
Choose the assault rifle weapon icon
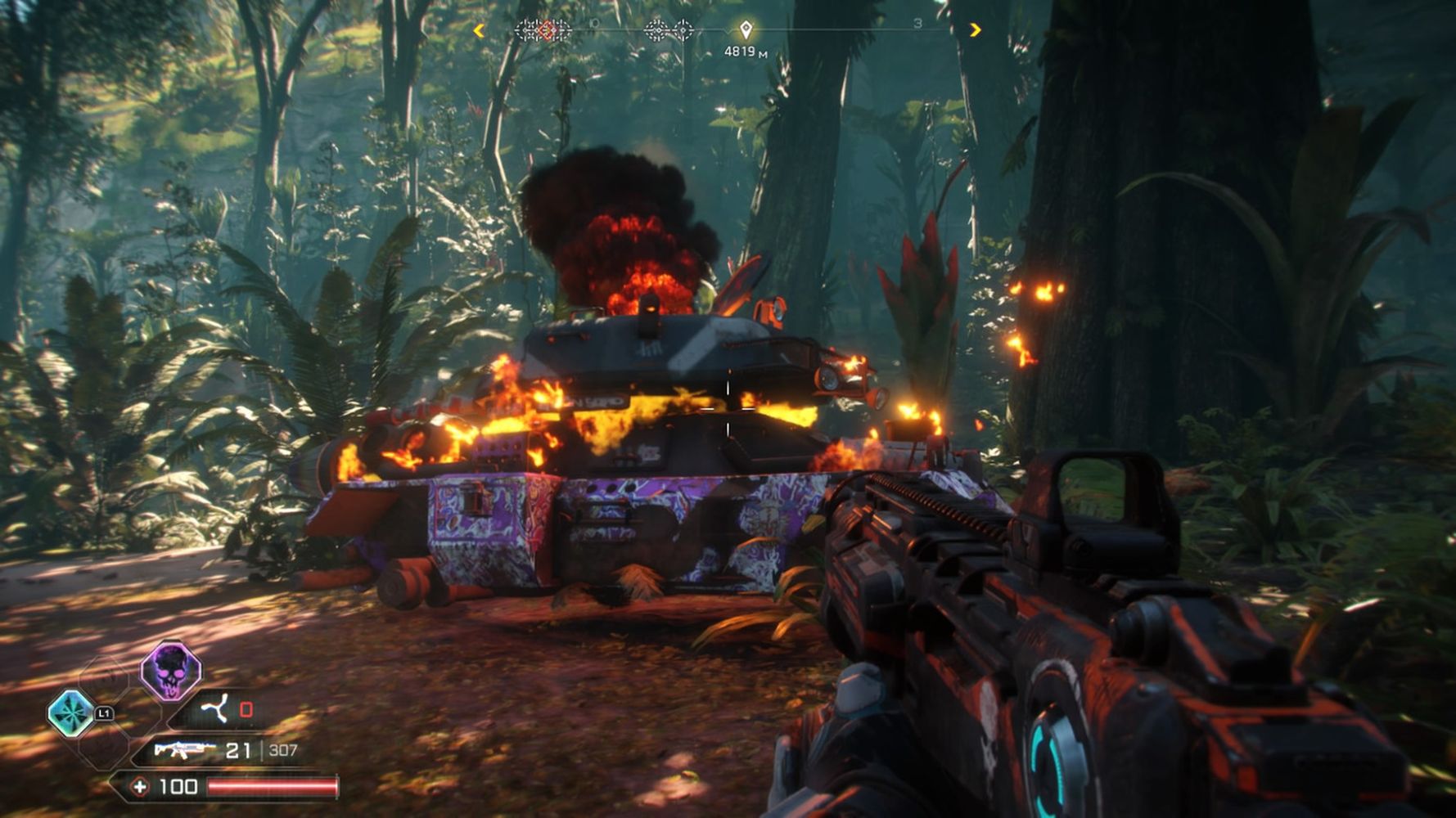[x=184, y=749]
